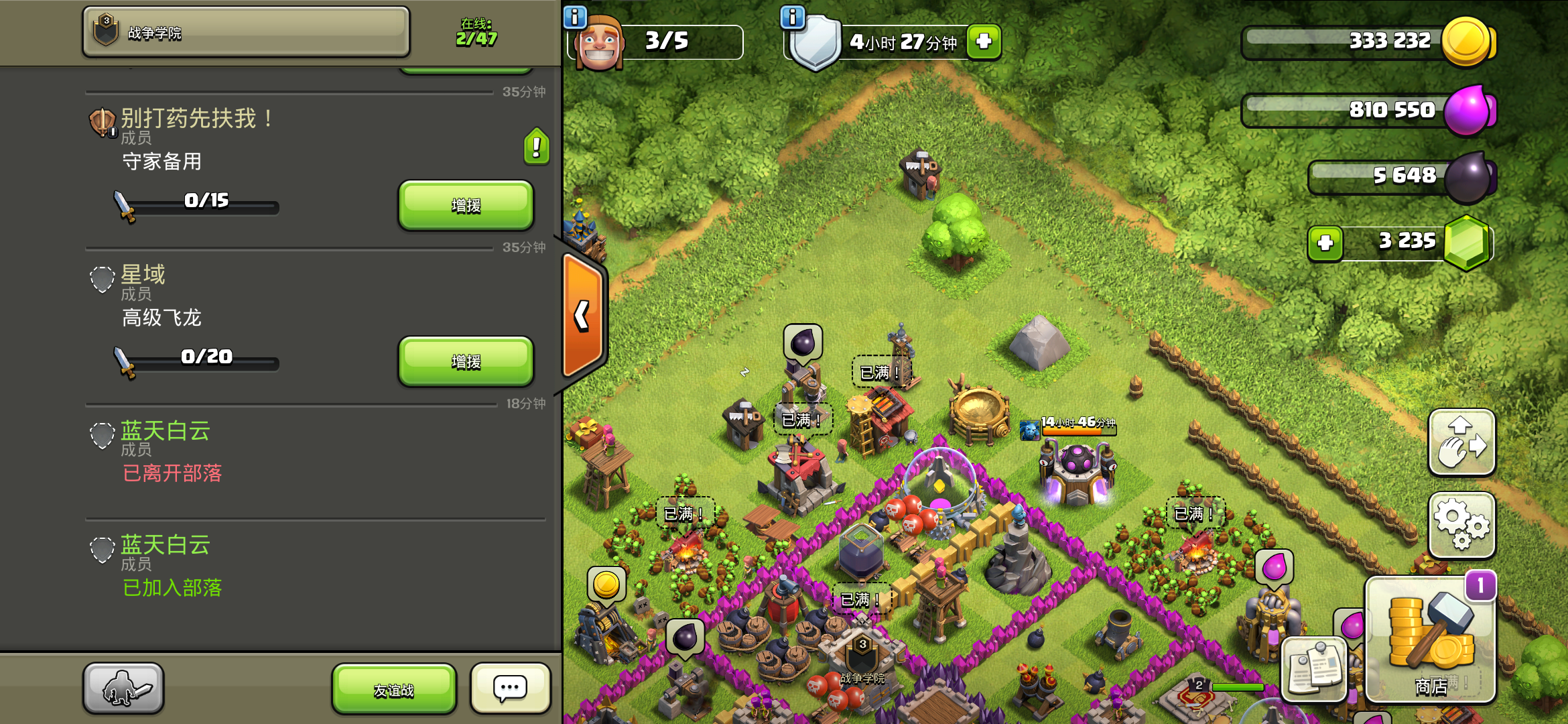Tap the shield info (i) icon
This screenshot has height=724, width=1568.
coord(793,15)
